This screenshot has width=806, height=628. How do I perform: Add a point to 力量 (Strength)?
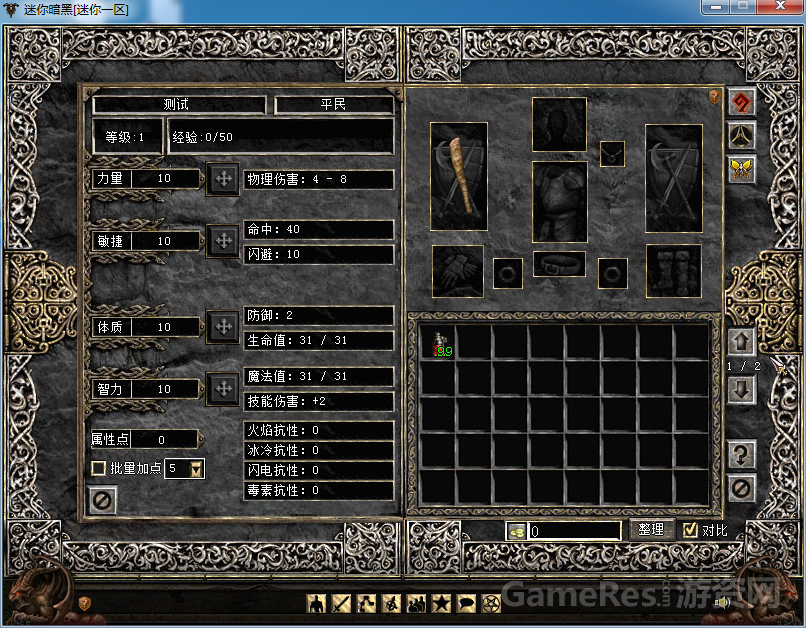tap(221, 179)
